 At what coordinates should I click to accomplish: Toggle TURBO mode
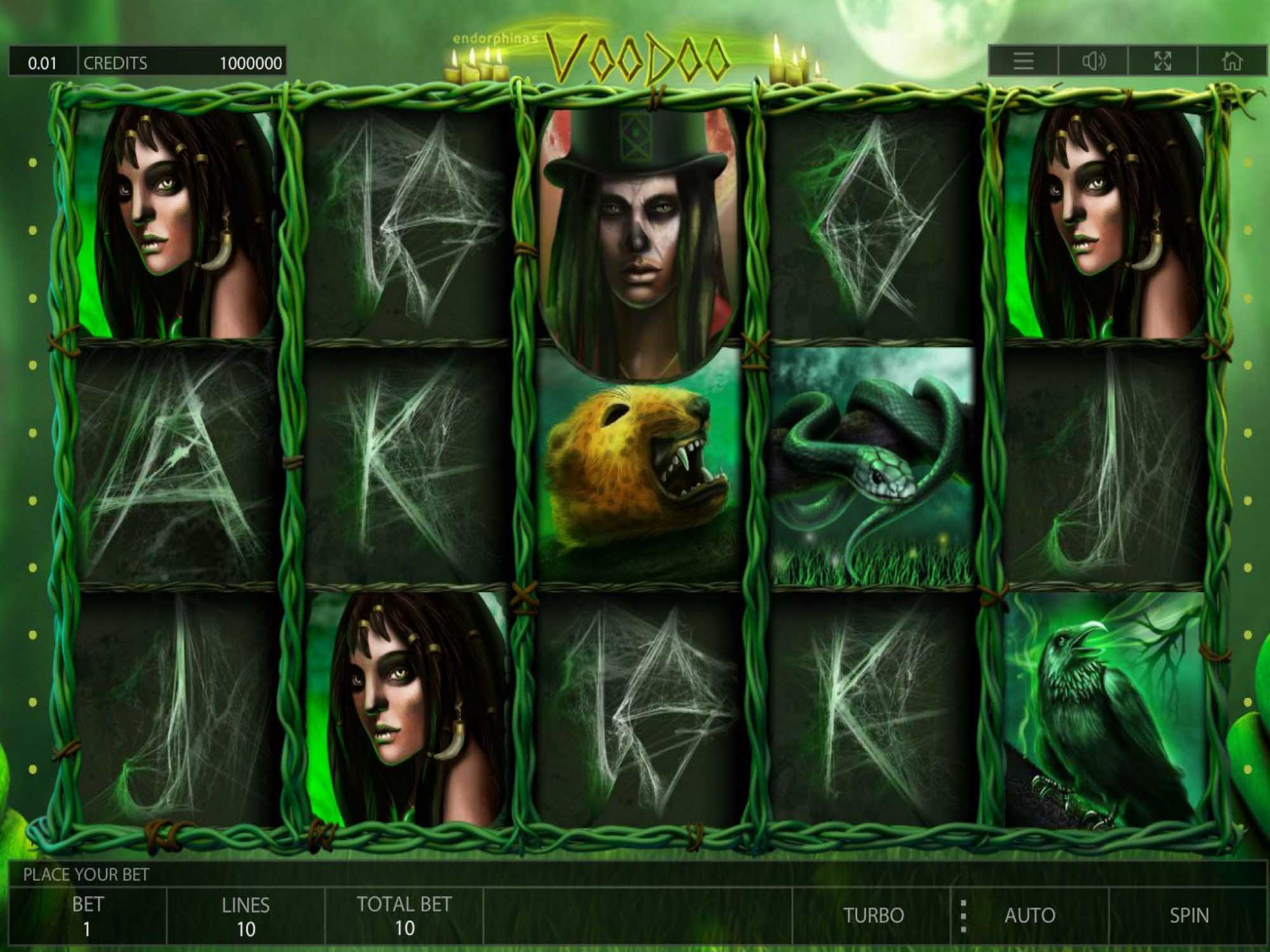click(x=873, y=915)
